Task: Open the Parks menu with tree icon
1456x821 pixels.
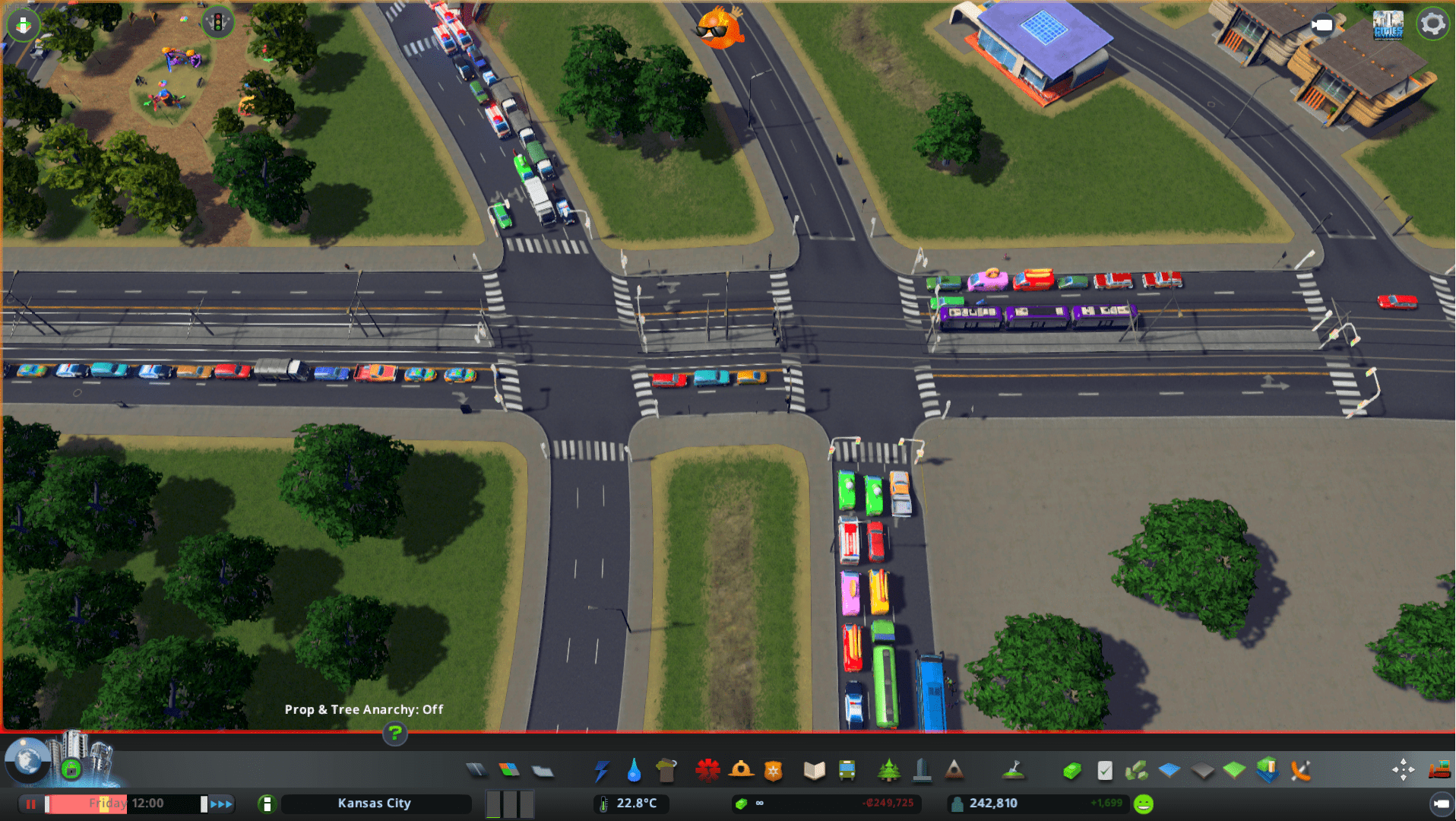Action: click(x=889, y=770)
